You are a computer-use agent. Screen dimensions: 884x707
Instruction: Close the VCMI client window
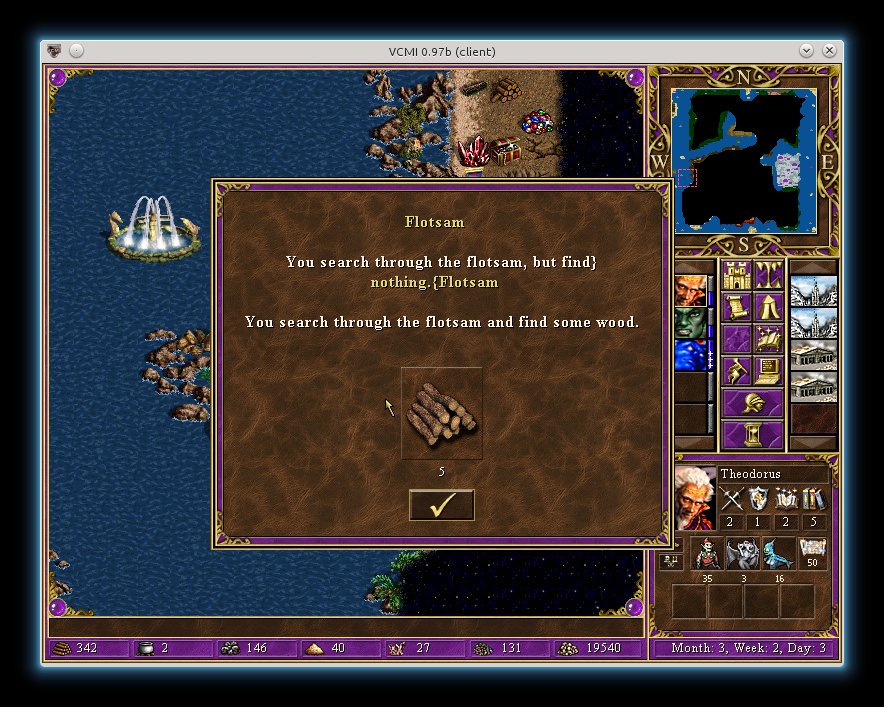829,51
